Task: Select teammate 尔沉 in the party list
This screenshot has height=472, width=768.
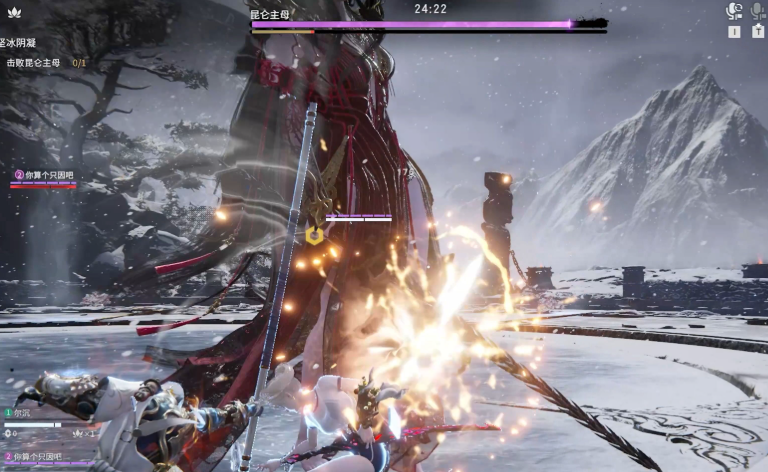Action: point(22,412)
